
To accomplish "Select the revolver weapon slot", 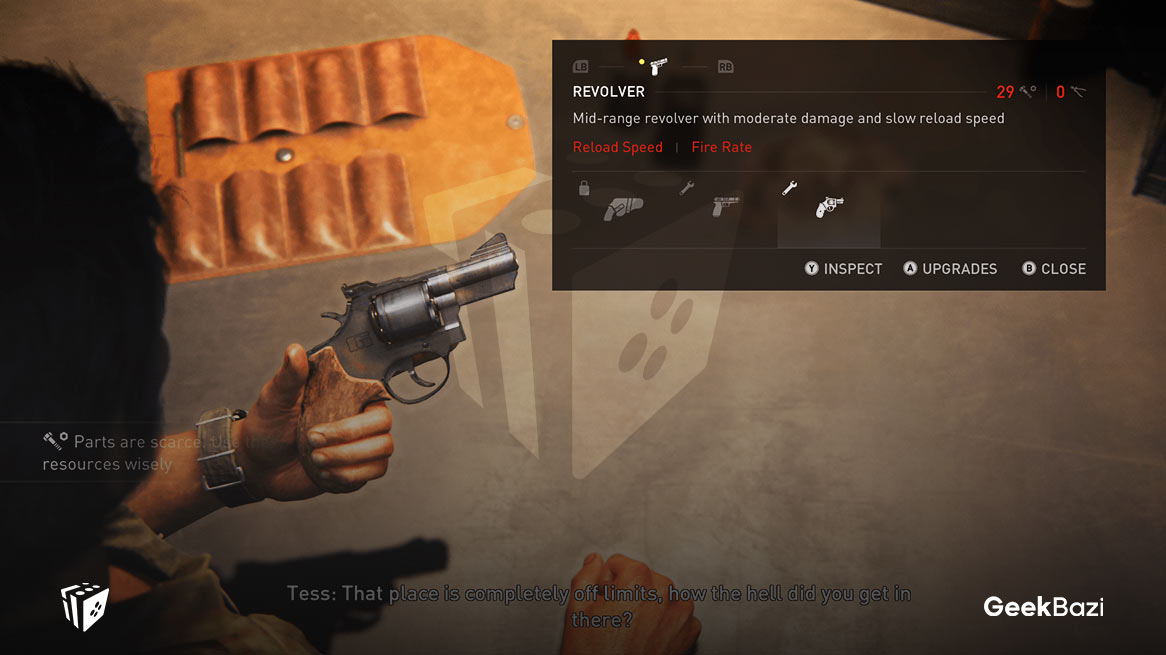I will tap(829, 207).
